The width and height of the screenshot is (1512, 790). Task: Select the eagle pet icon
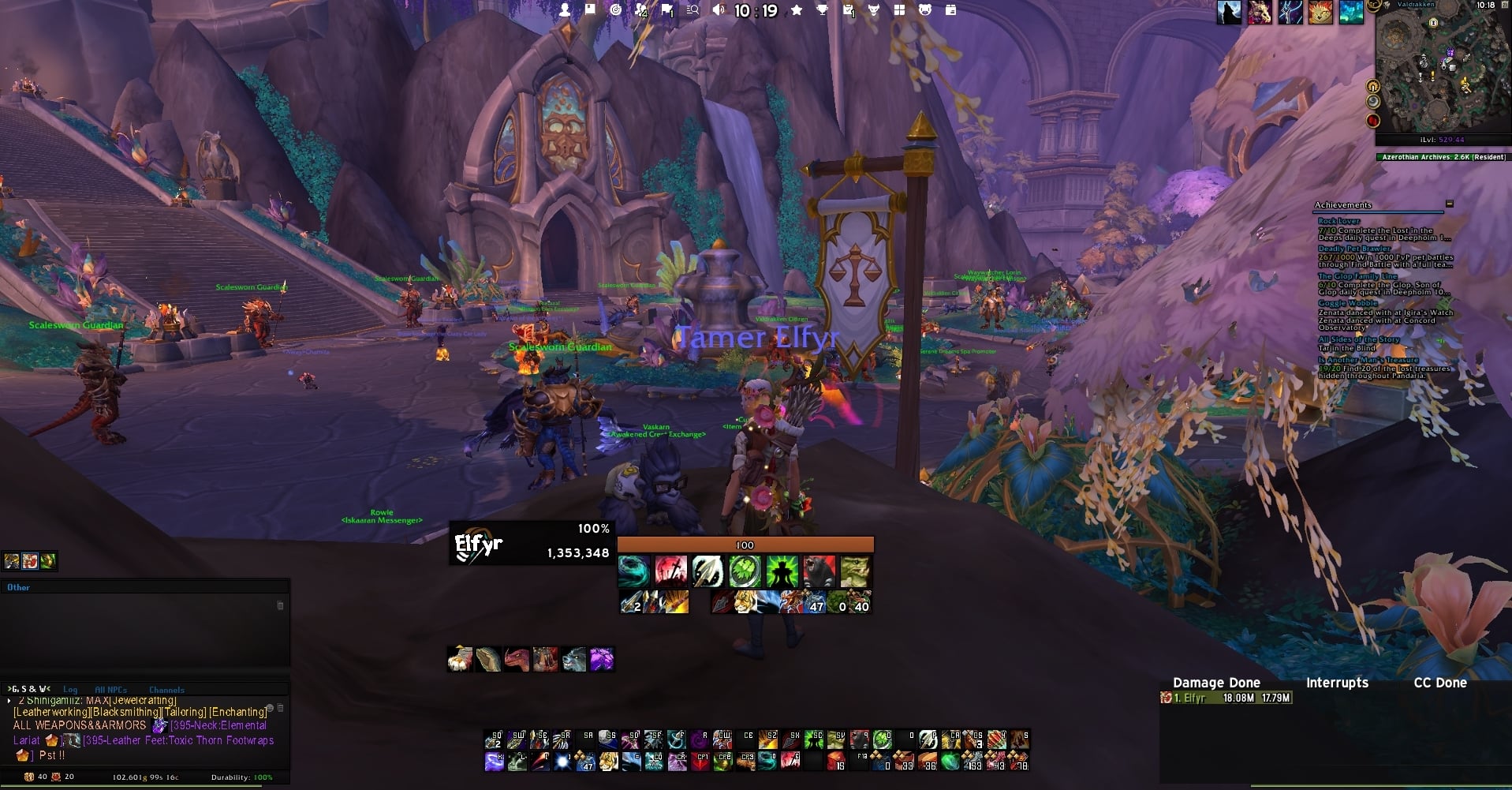click(460, 659)
